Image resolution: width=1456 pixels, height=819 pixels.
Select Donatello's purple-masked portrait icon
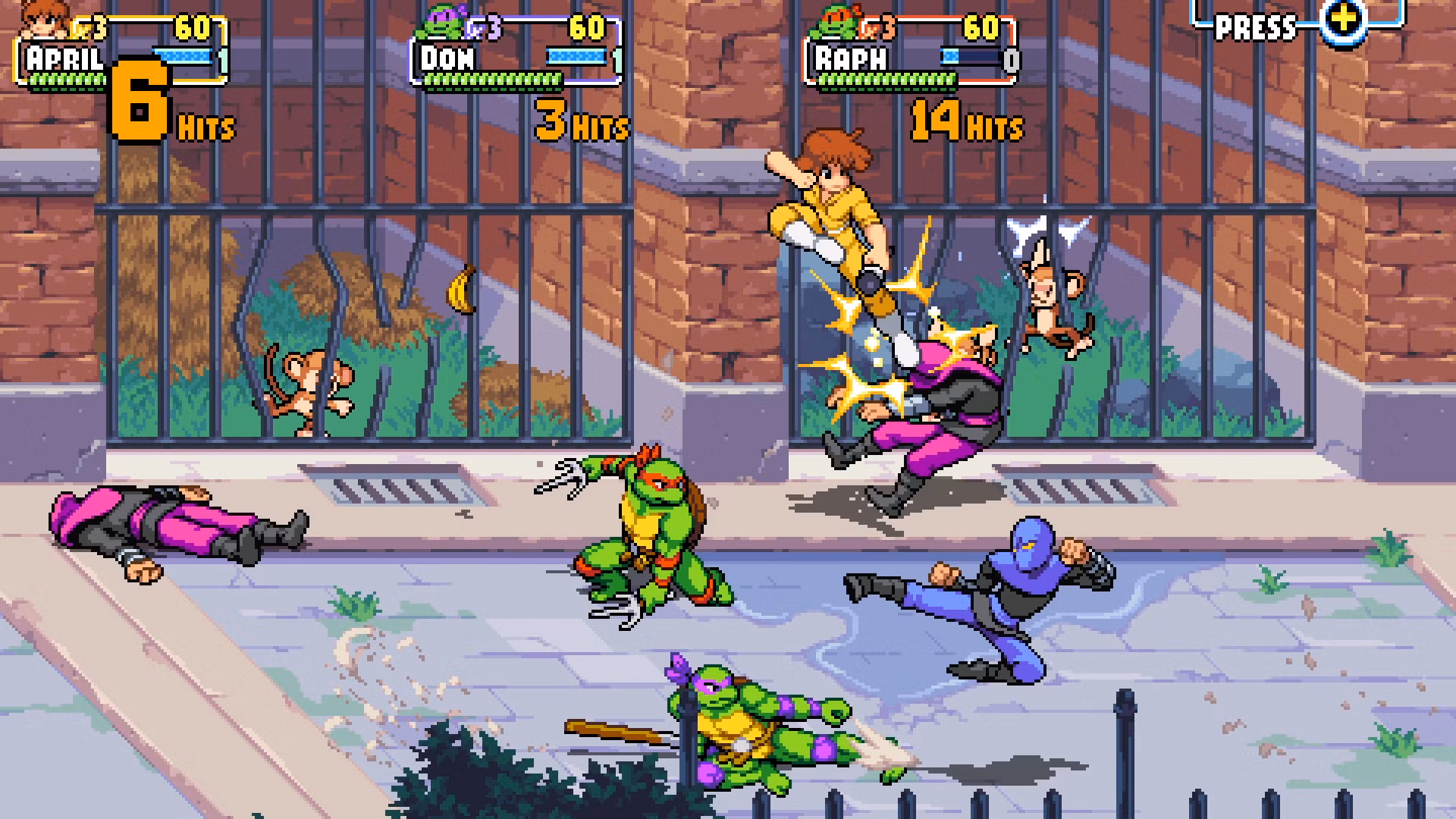[x=442, y=23]
